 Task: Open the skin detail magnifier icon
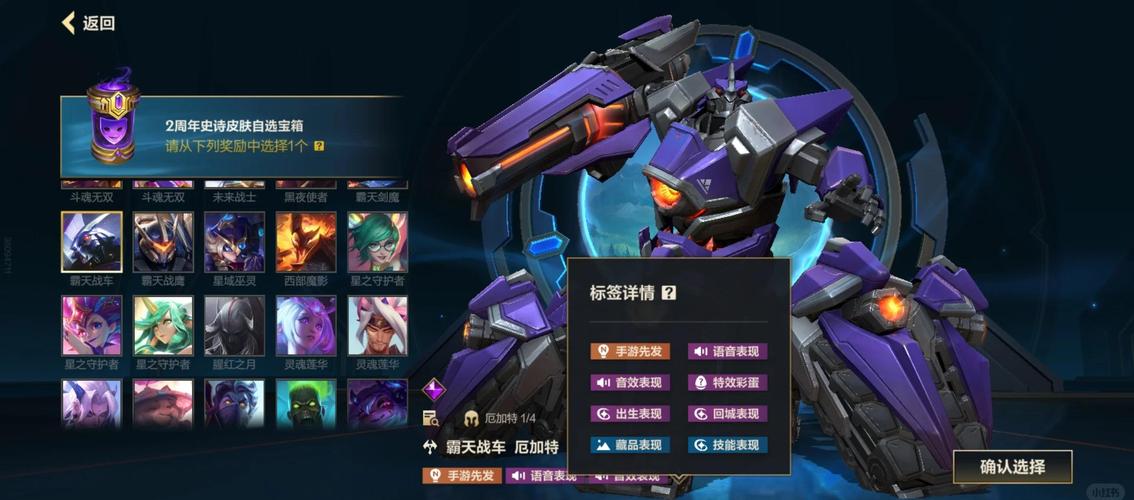[431, 418]
